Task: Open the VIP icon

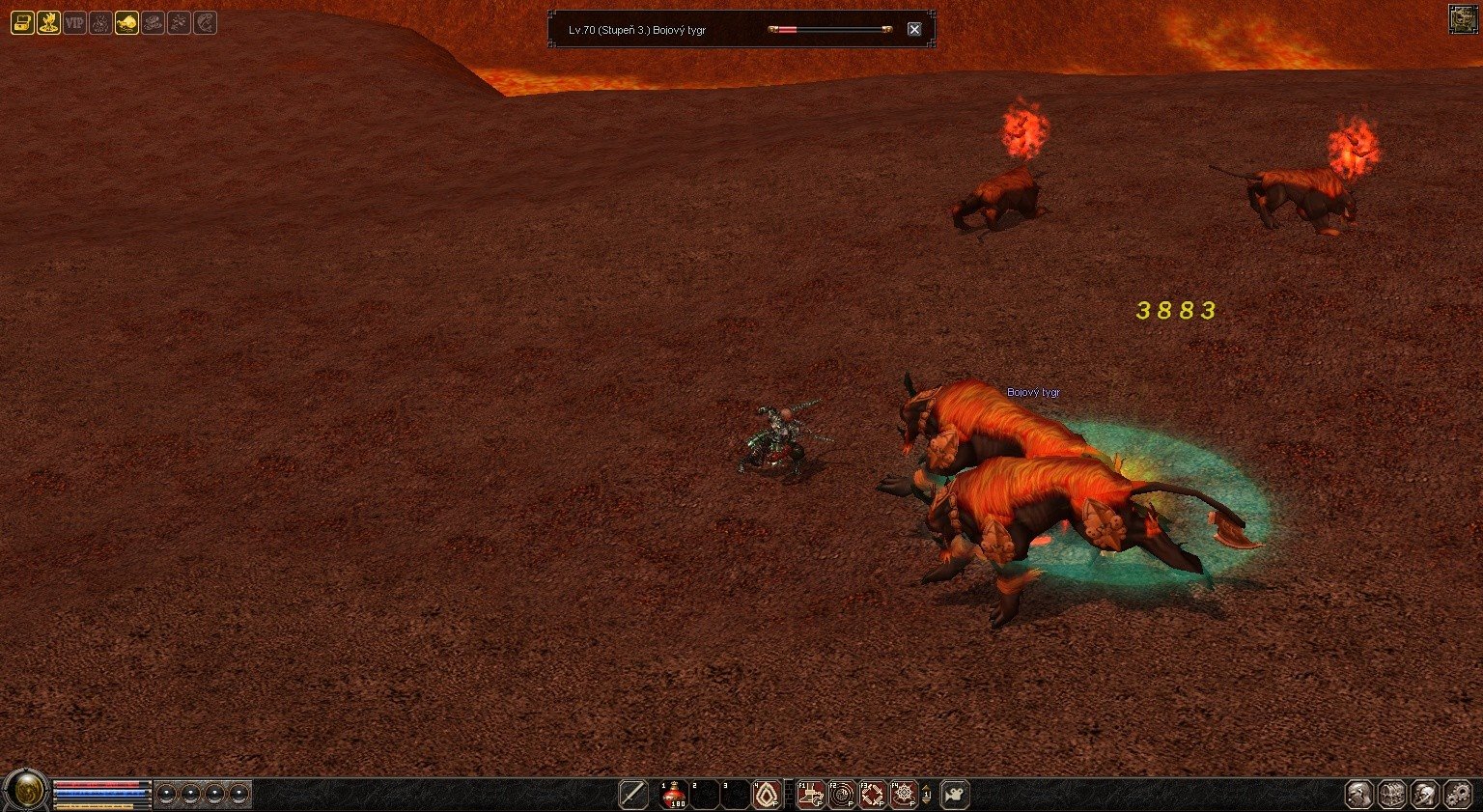Action: [x=74, y=22]
